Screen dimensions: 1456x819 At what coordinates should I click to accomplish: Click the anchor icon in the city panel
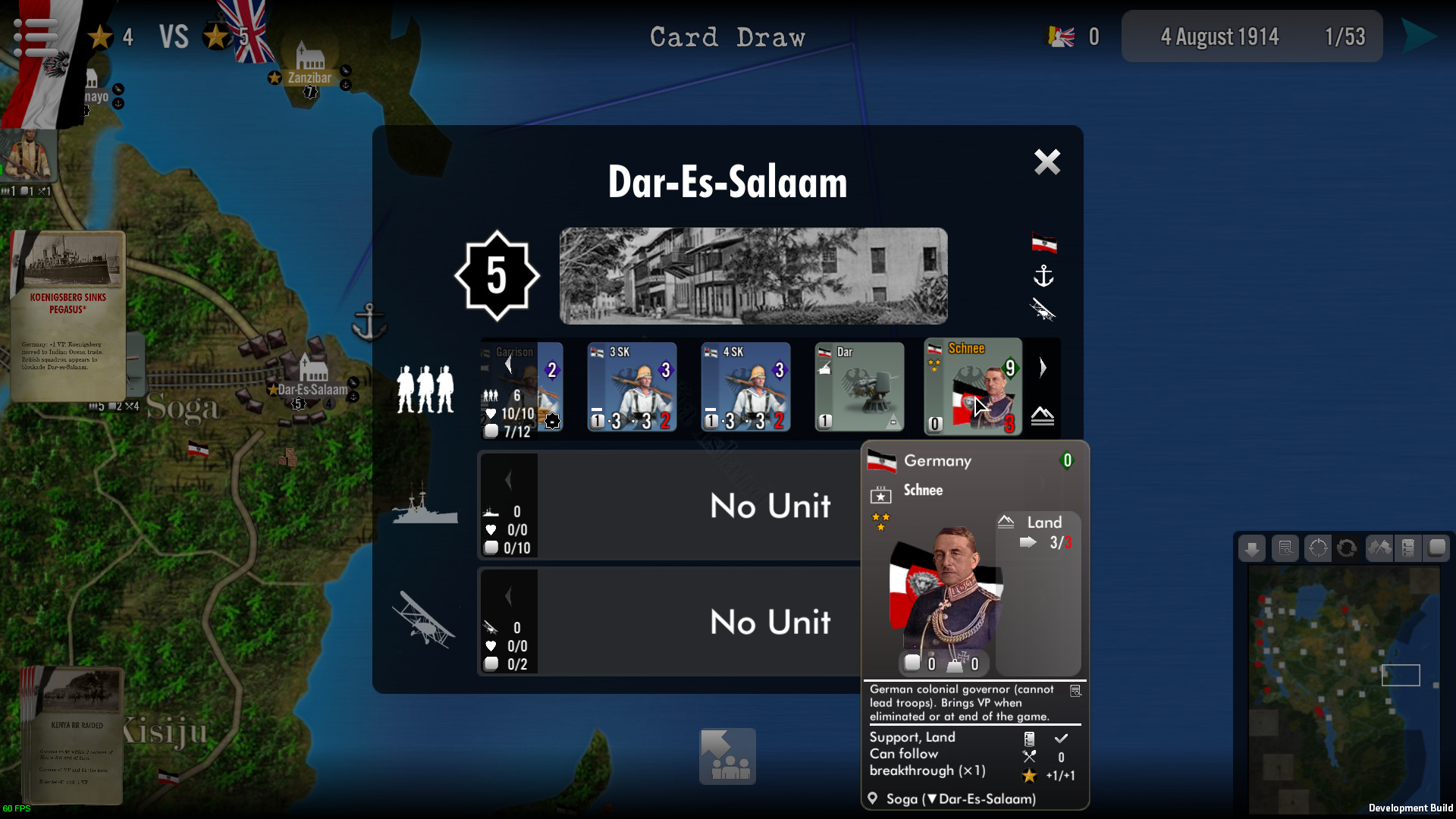1045,277
